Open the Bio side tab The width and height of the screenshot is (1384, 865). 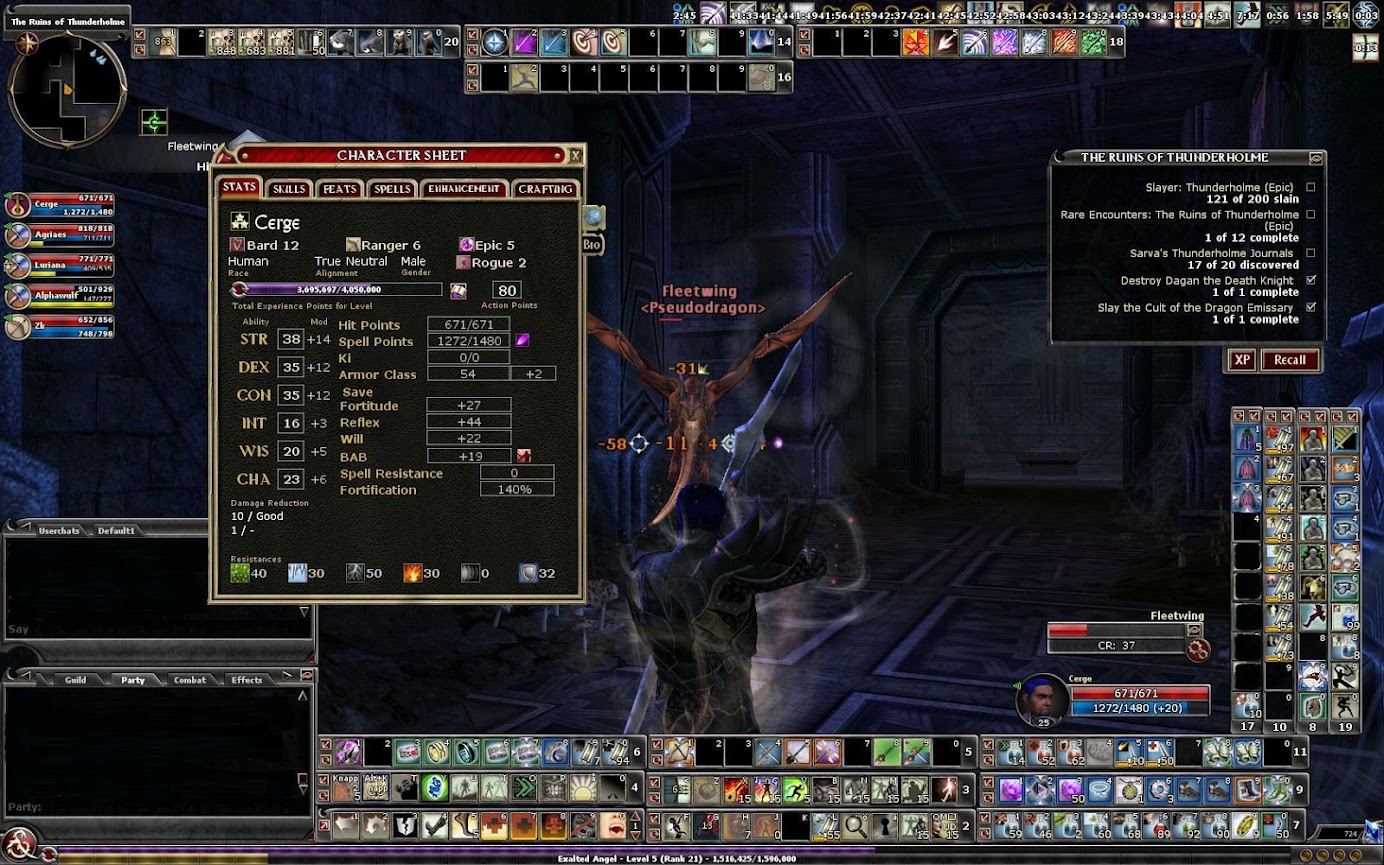pos(591,244)
